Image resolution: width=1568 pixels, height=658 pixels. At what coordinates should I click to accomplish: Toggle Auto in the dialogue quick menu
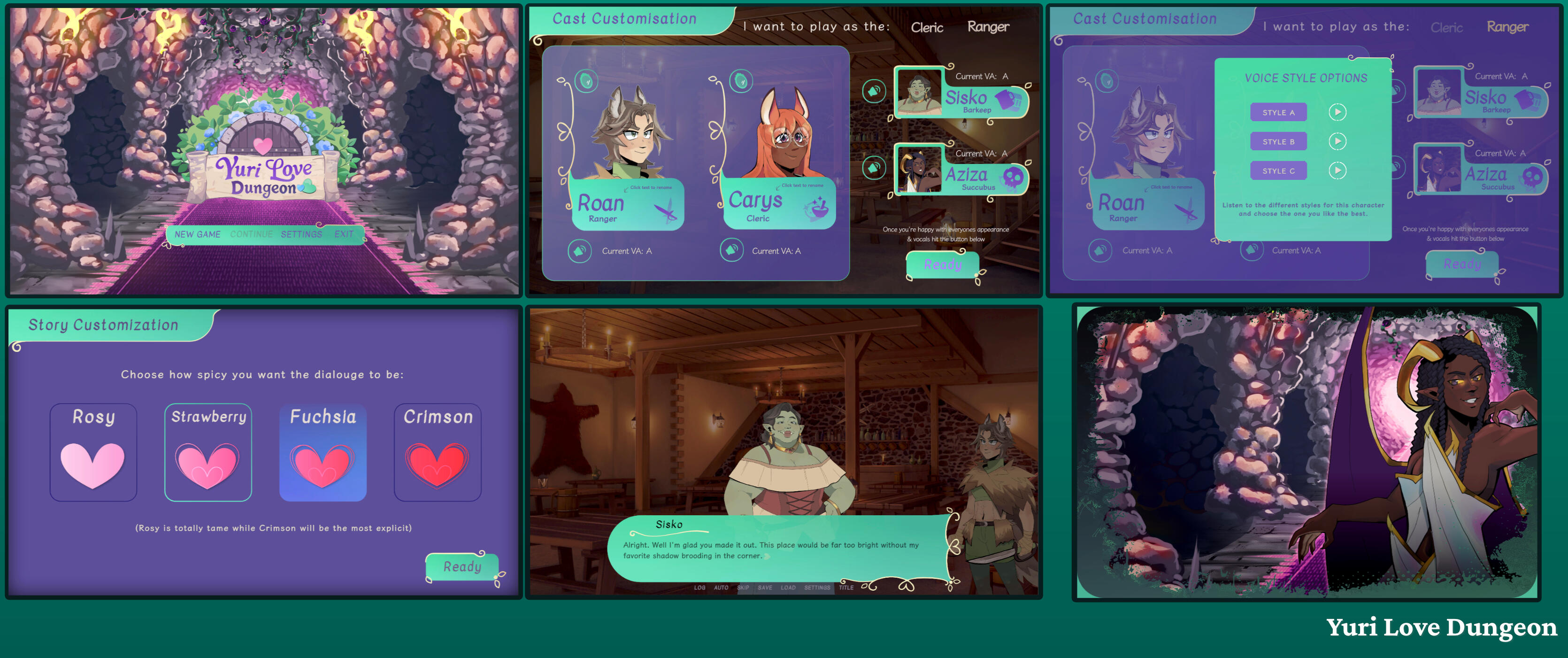(721, 588)
